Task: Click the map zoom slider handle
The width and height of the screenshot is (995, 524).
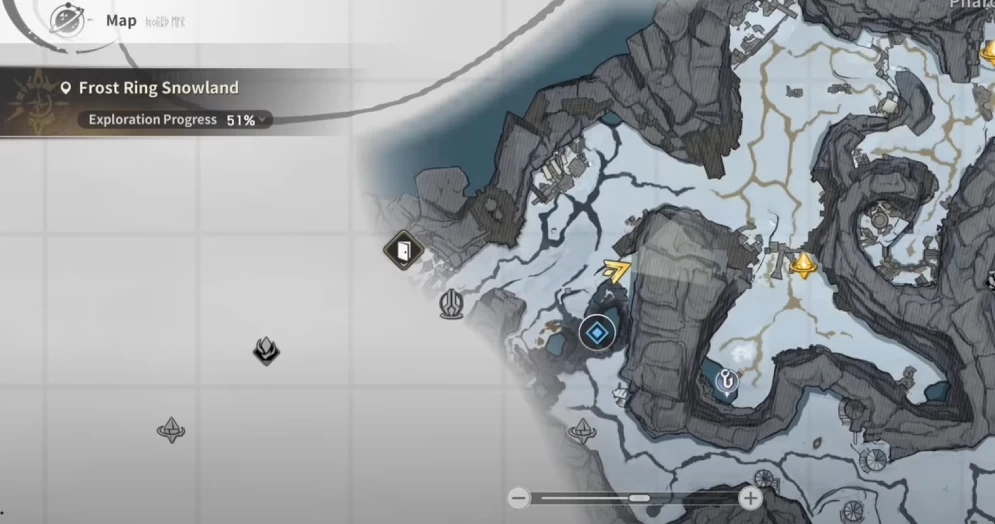Action: coord(639,498)
